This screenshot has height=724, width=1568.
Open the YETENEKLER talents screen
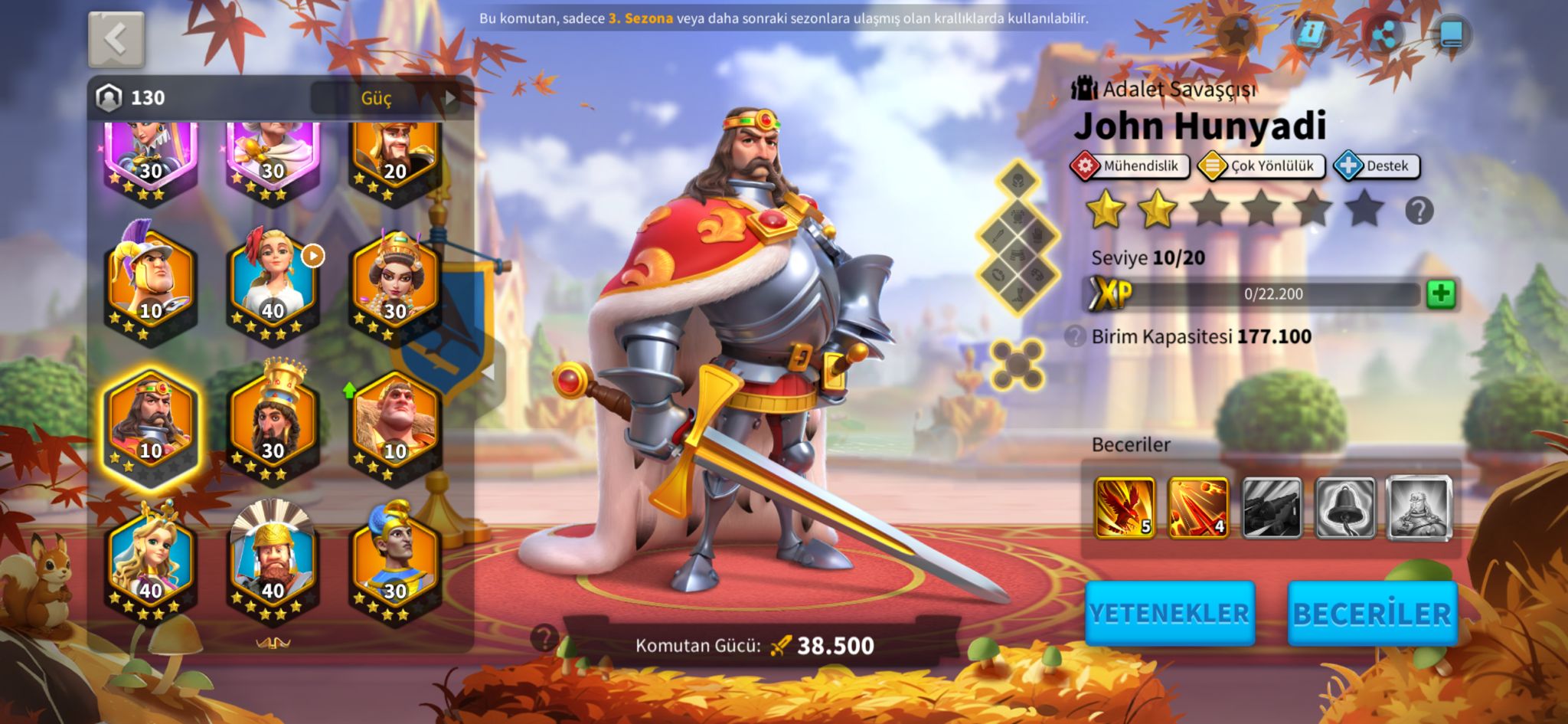1169,613
